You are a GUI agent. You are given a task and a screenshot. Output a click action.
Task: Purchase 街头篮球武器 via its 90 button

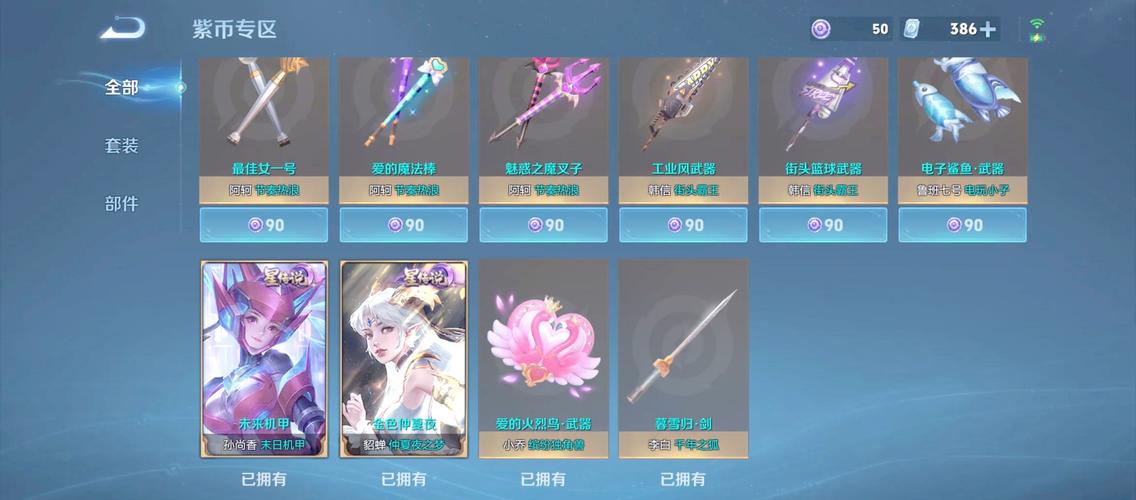823,225
